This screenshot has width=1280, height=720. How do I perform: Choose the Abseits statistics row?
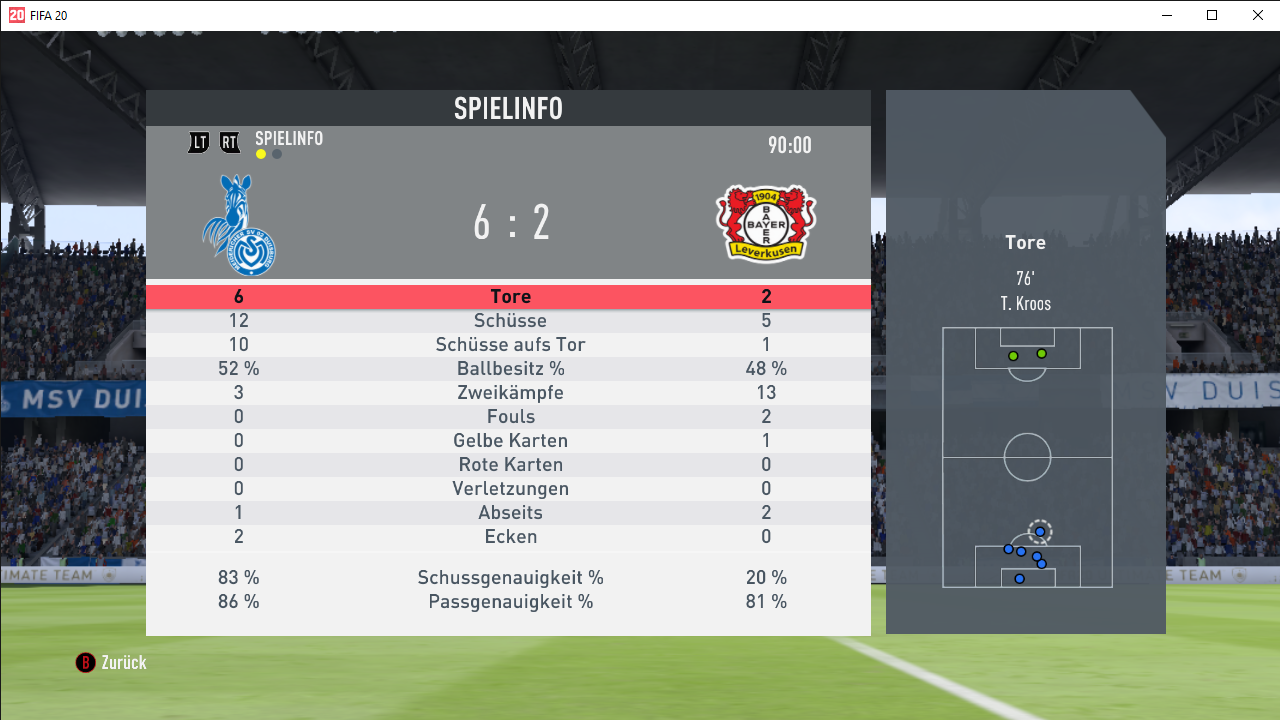(x=510, y=513)
